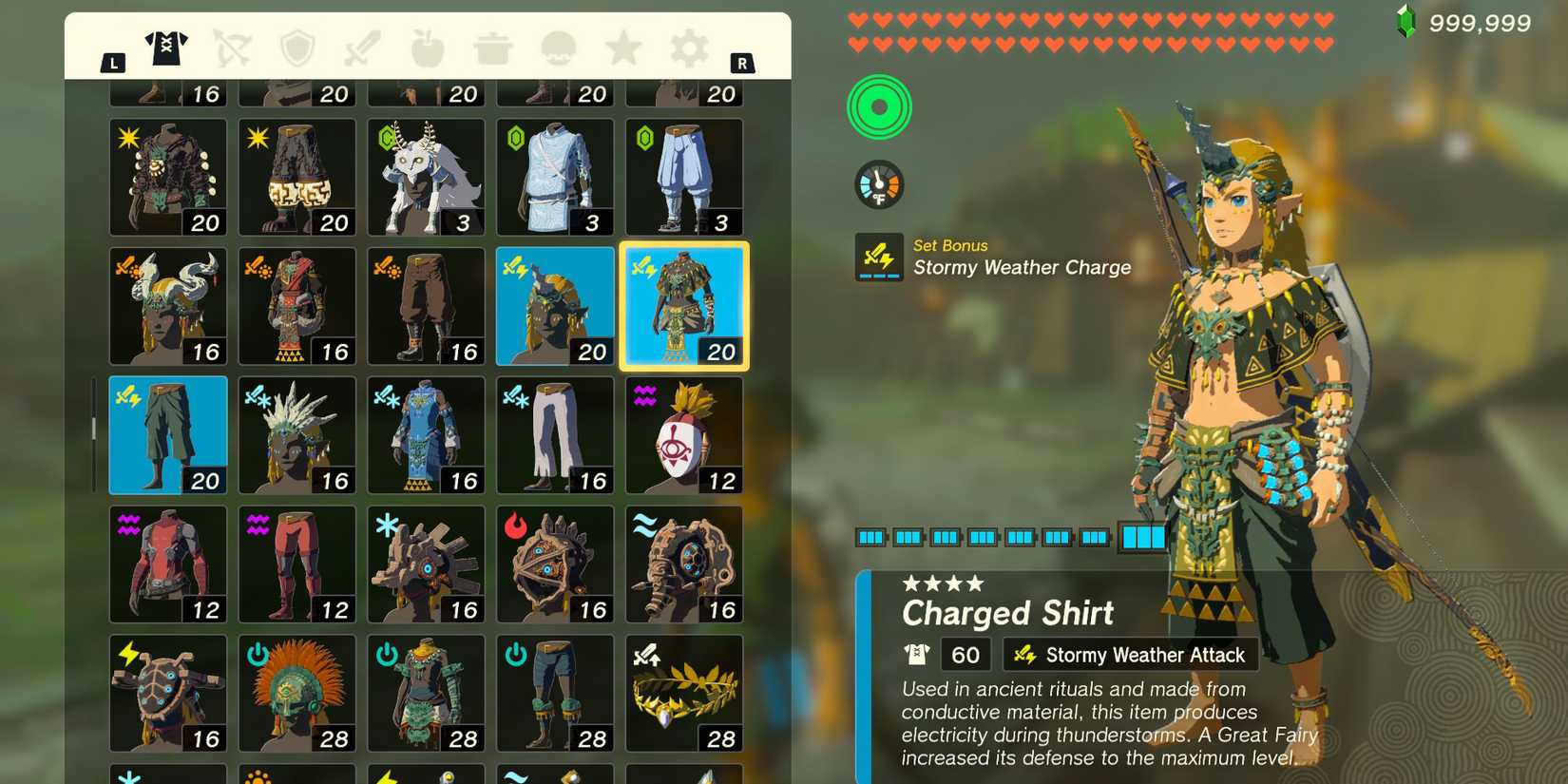This screenshot has width=1568, height=784.
Task: Select the temperature gauge indicator
Action: coord(878,183)
